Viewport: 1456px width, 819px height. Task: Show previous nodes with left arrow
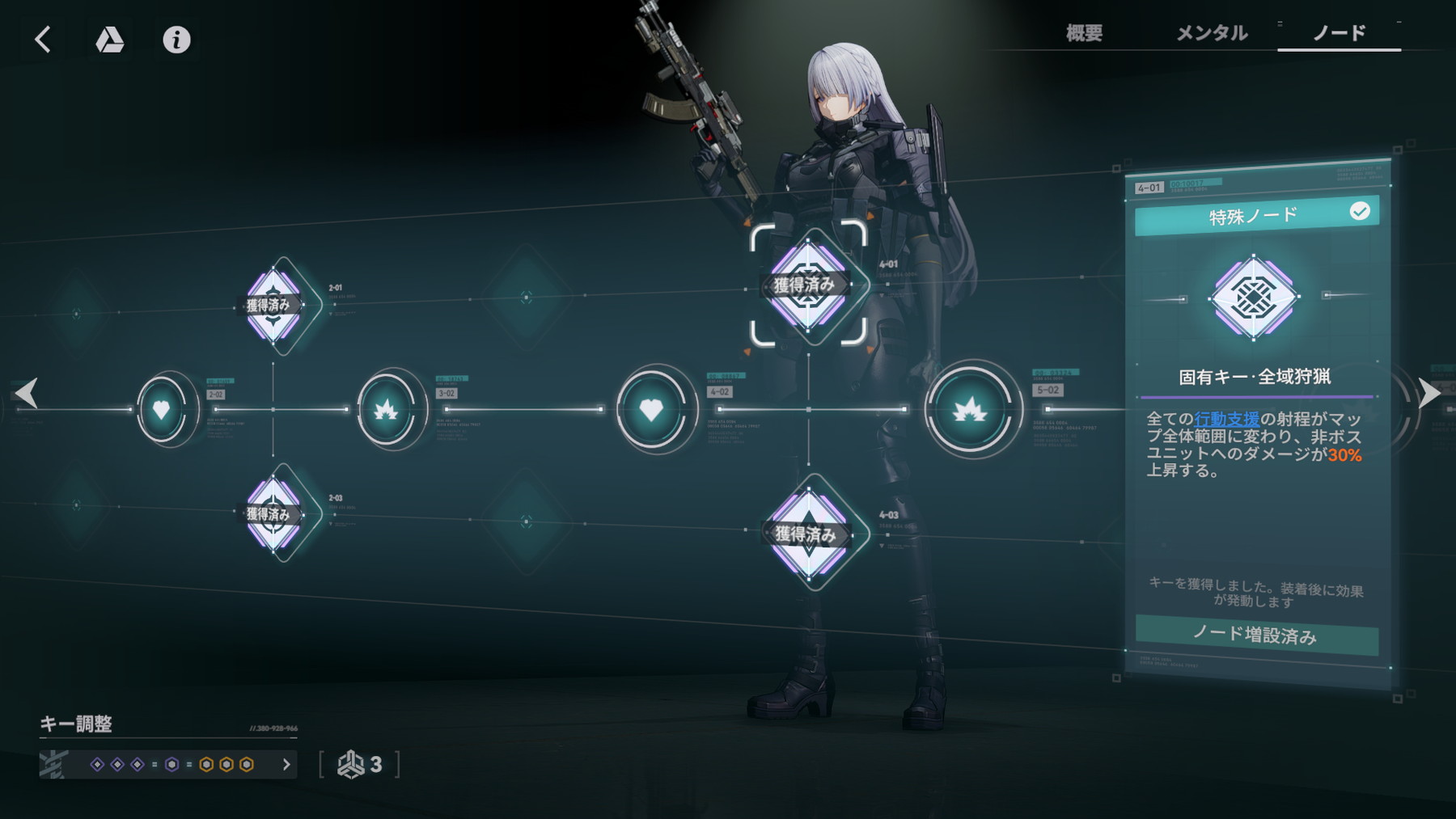[27, 394]
